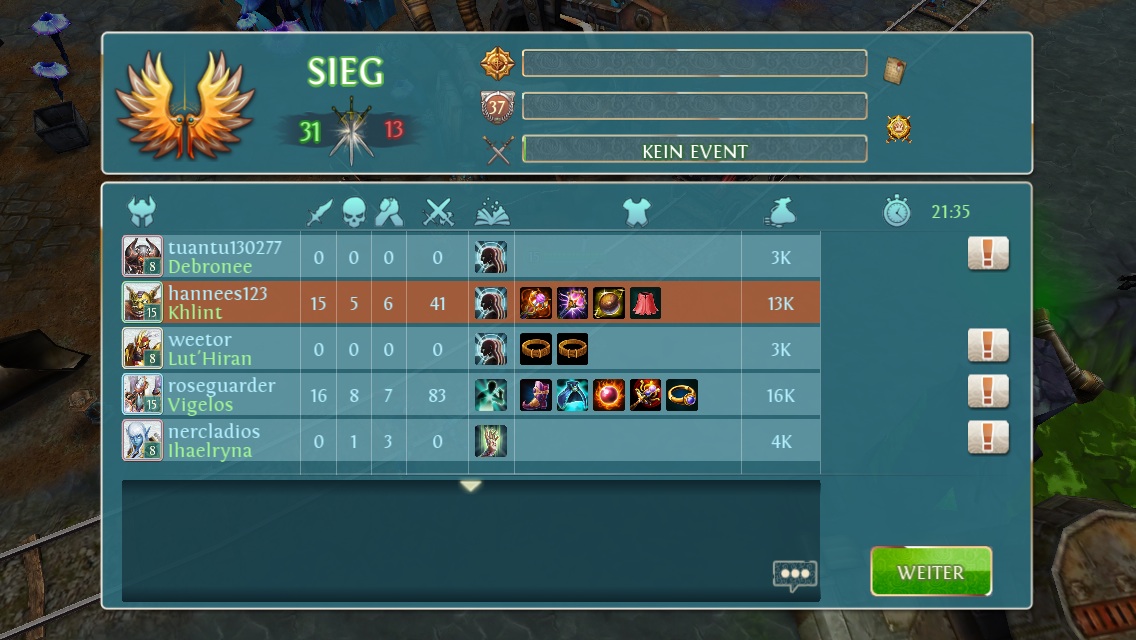Expand the scoreboard with the yellow arrow
Viewport: 1136px width, 640px height.
pyautogui.click(x=471, y=486)
